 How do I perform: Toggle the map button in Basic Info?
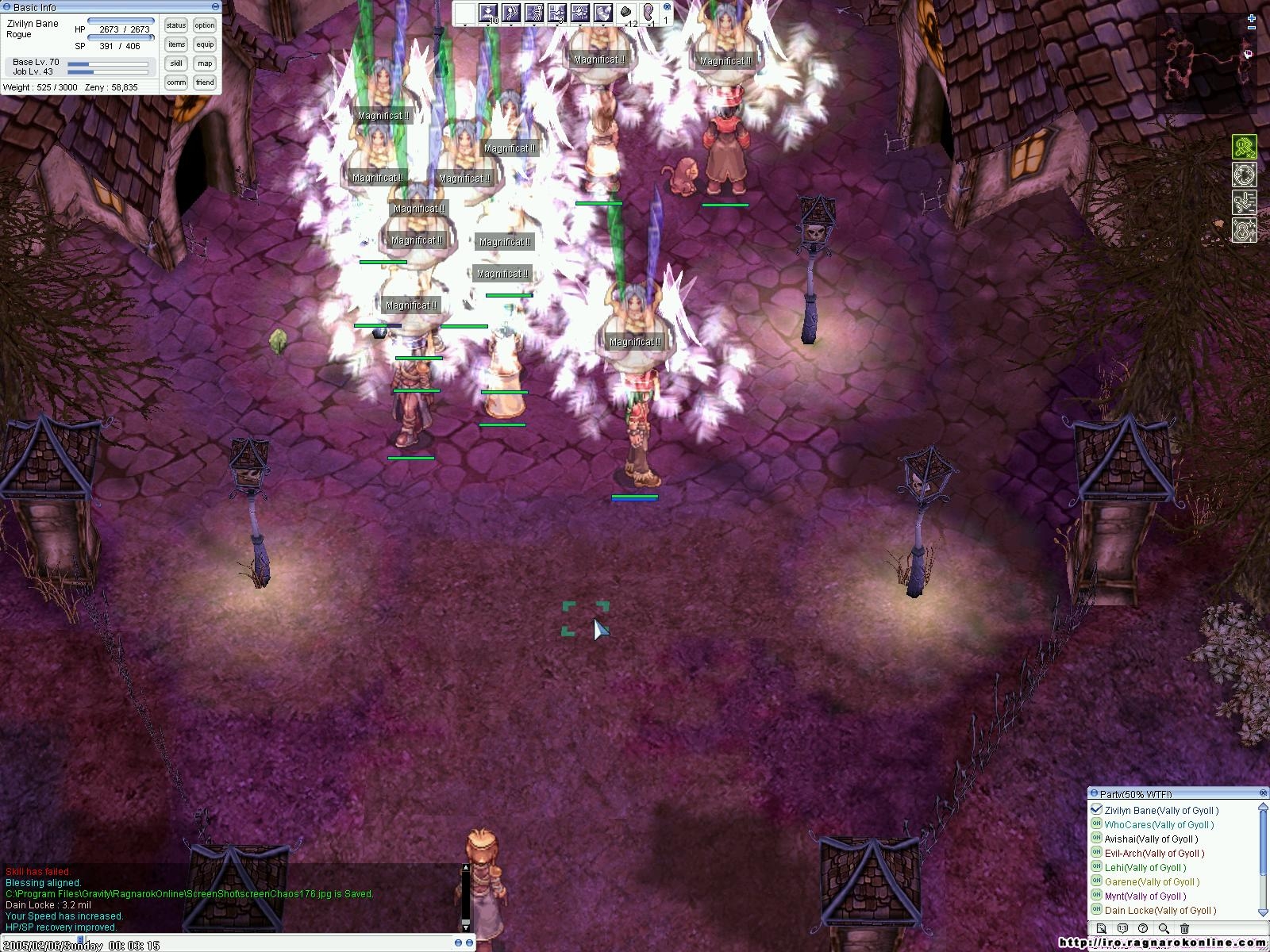click(x=205, y=63)
